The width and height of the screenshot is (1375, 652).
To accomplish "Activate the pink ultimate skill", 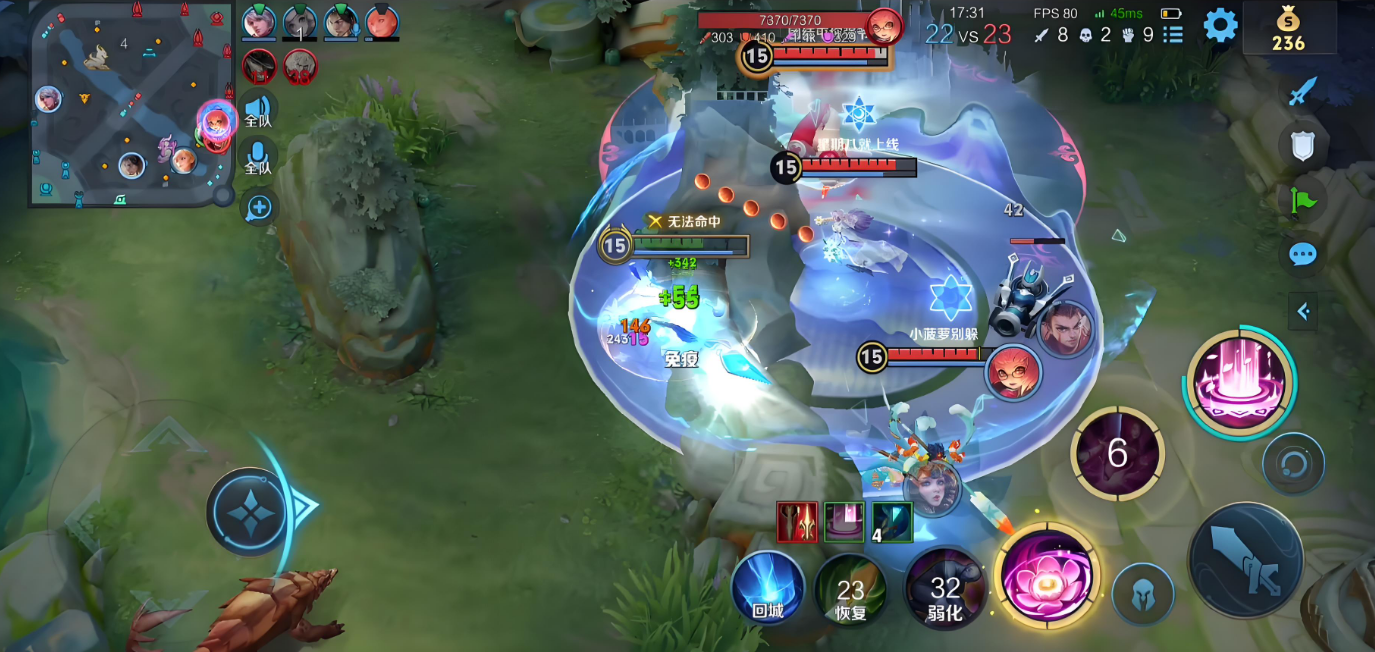I will pos(1240,382).
